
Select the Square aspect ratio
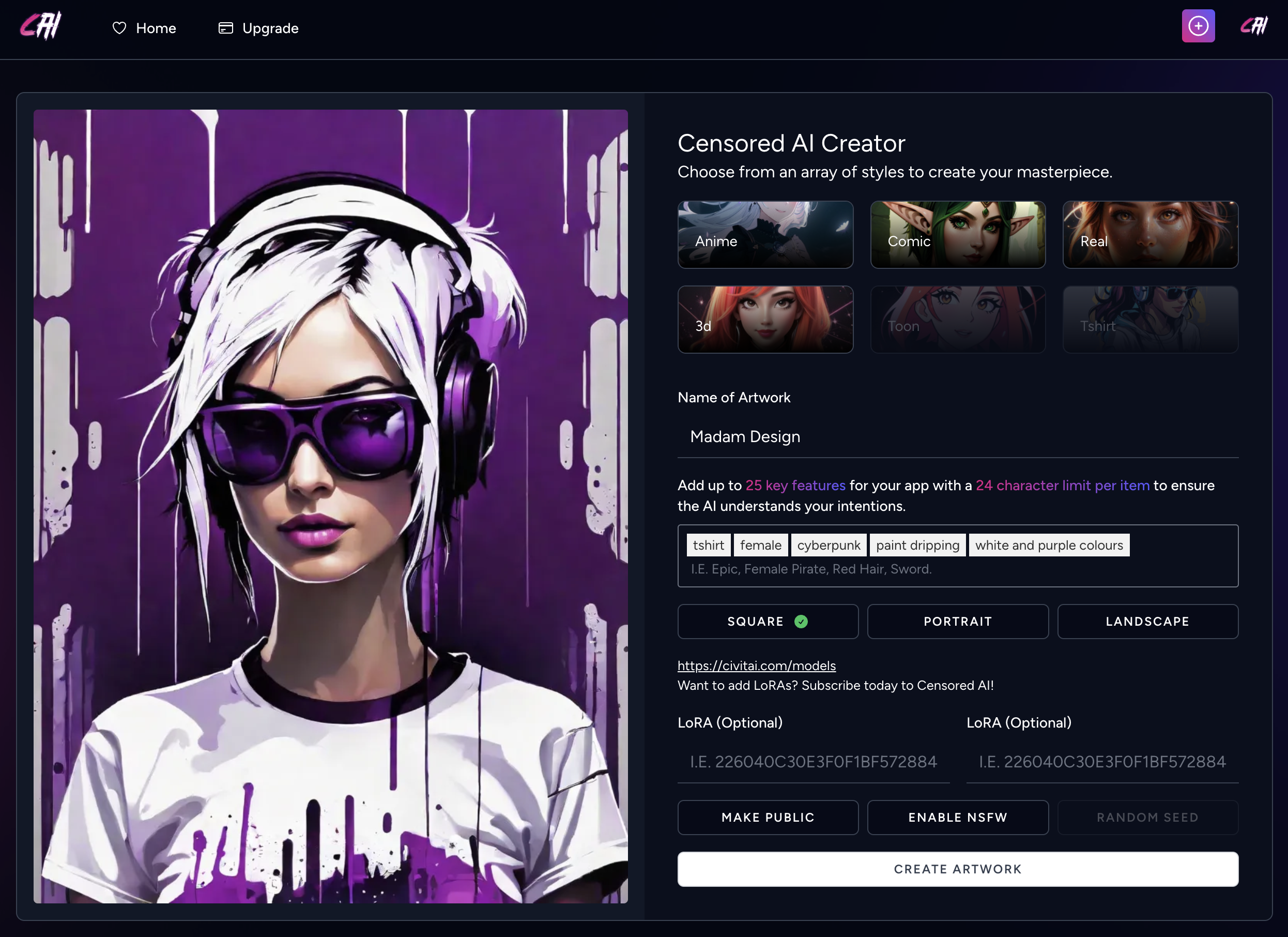(767, 622)
